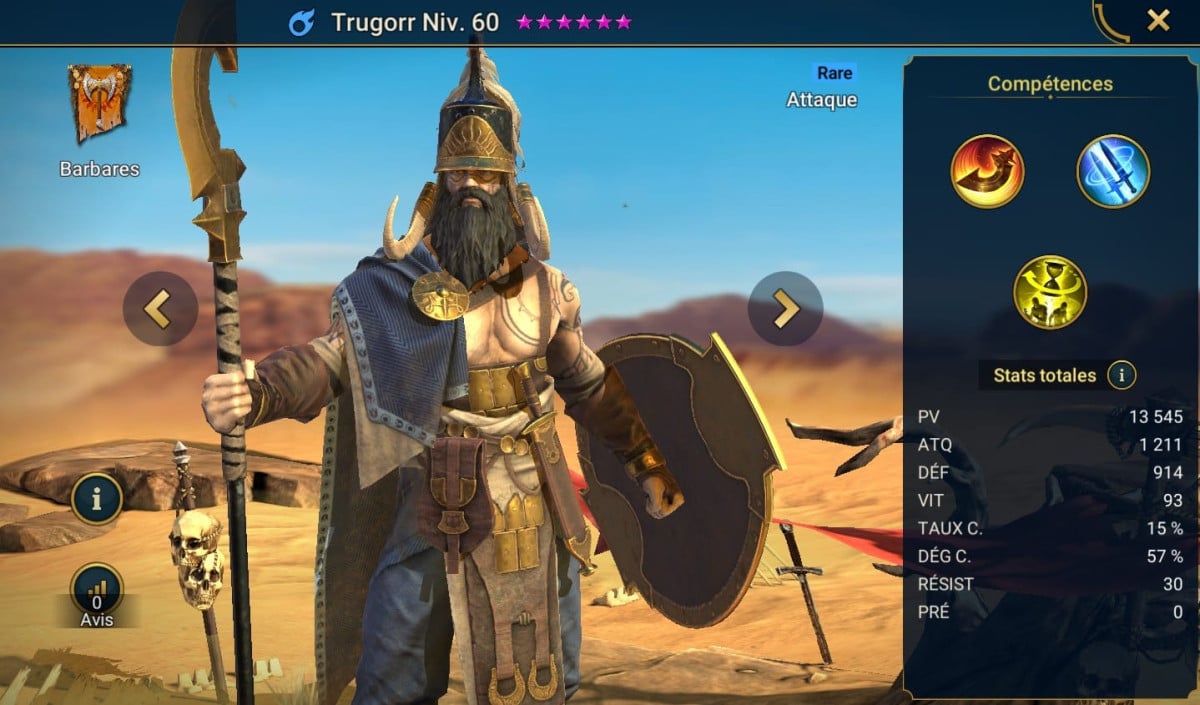
Task: Show Stats totales info details
Action: coord(1122,376)
